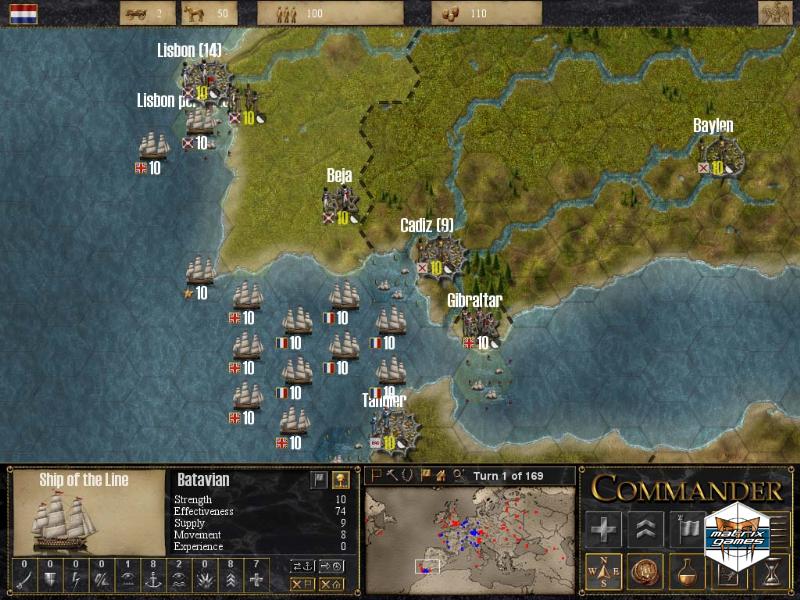Click the bronze medallion seal button

[x=646, y=571]
